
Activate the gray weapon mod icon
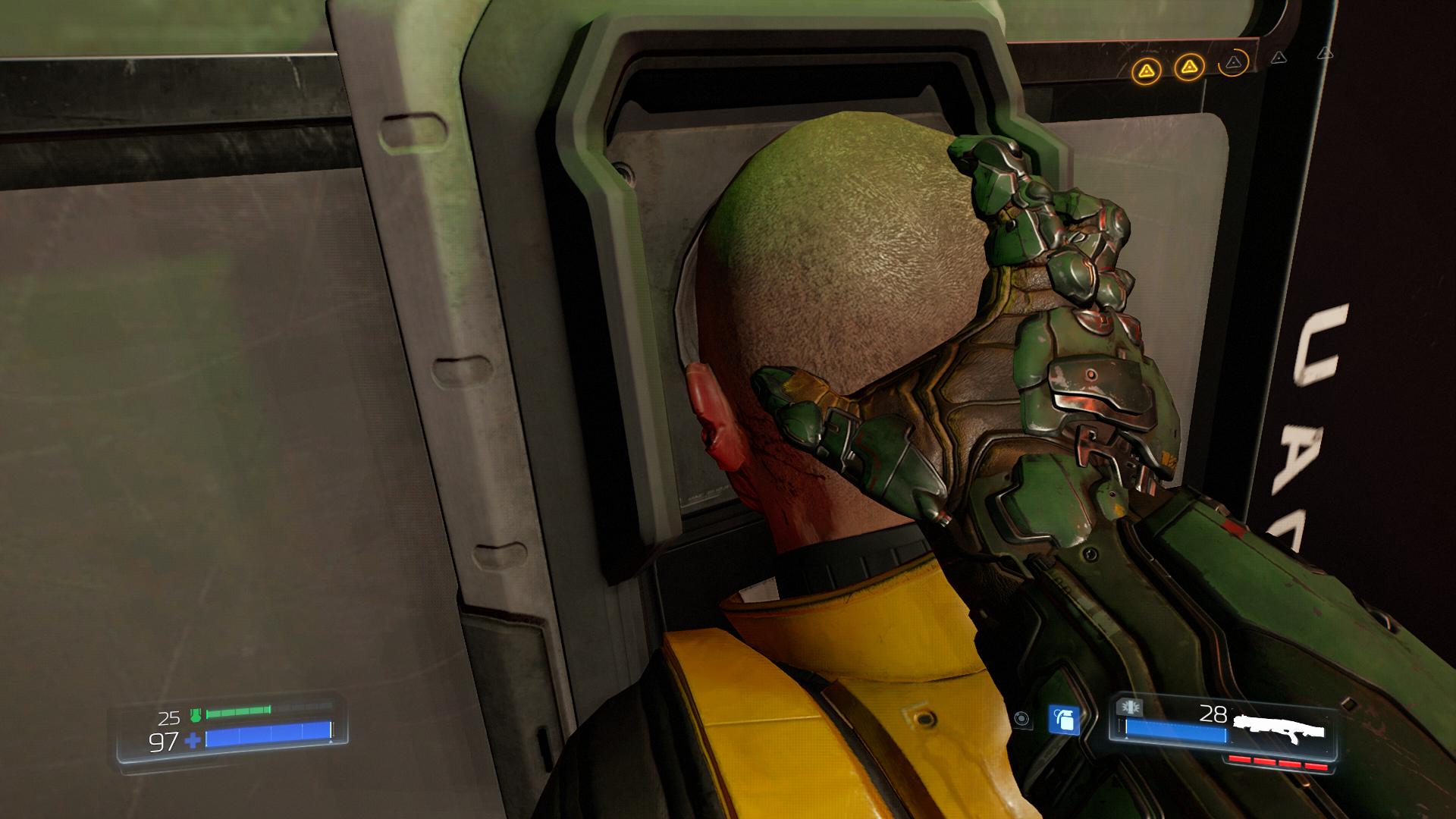click(1130, 708)
